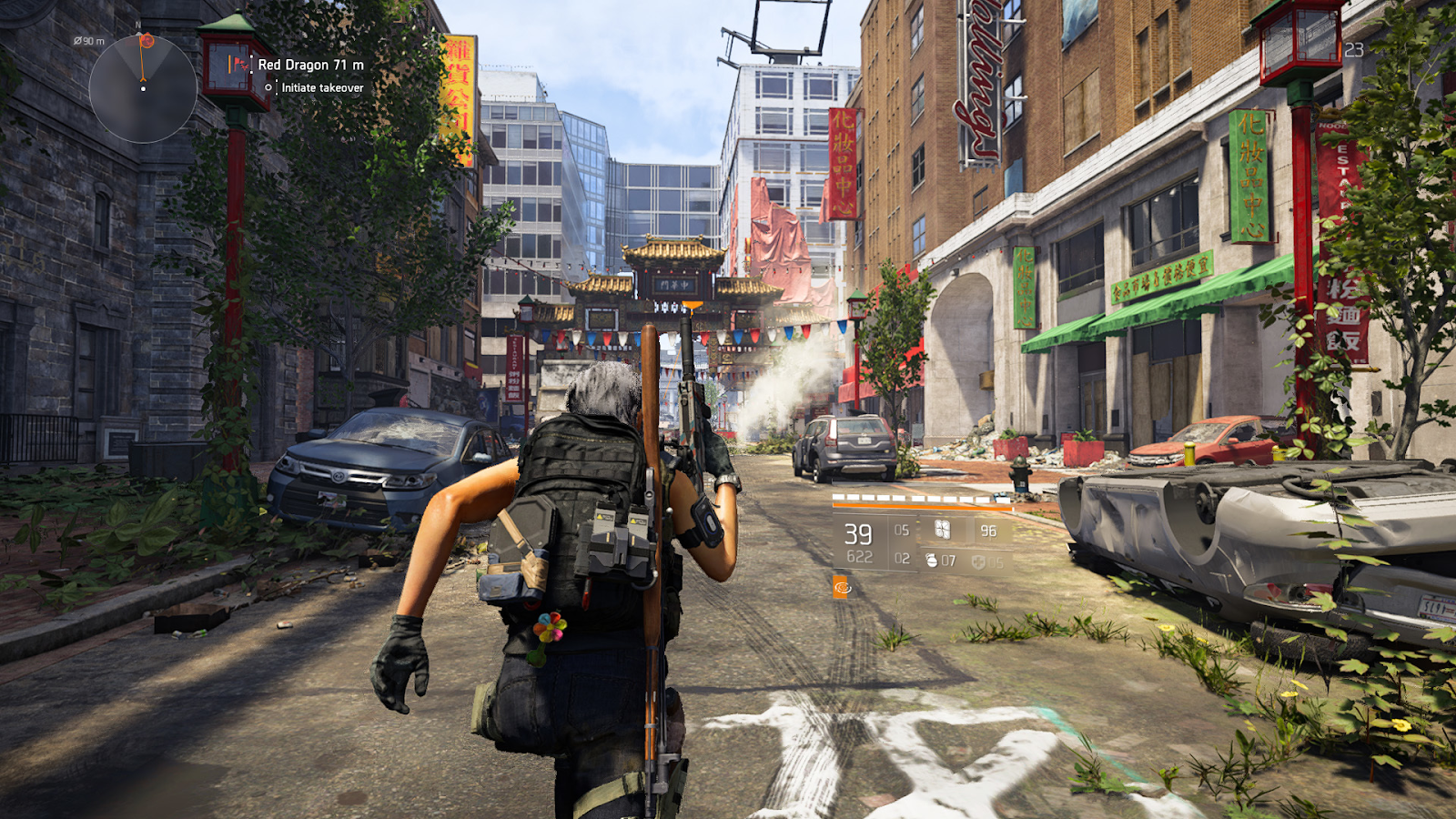
Task: Select the grenade icon
Action: pyautogui.click(x=931, y=561)
